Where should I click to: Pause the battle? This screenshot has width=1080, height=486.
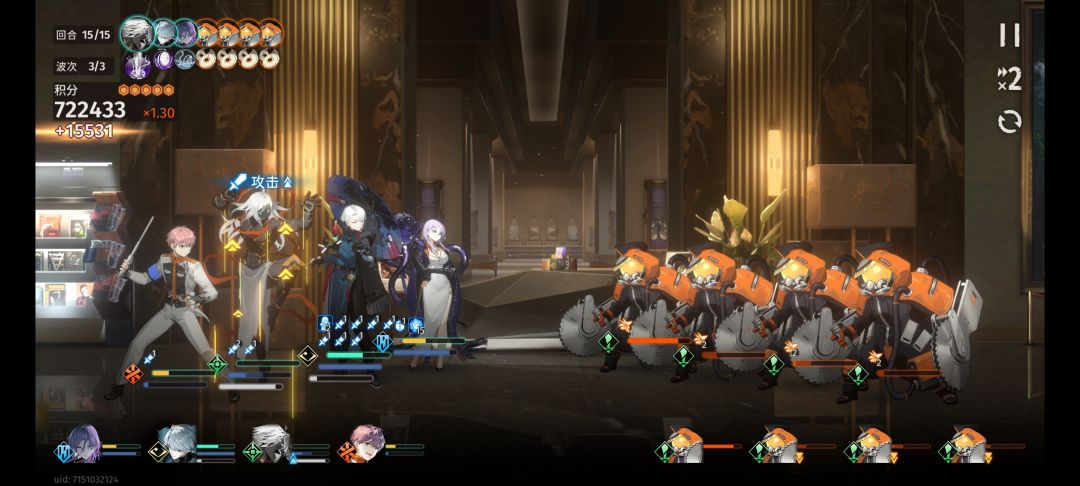point(1010,36)
